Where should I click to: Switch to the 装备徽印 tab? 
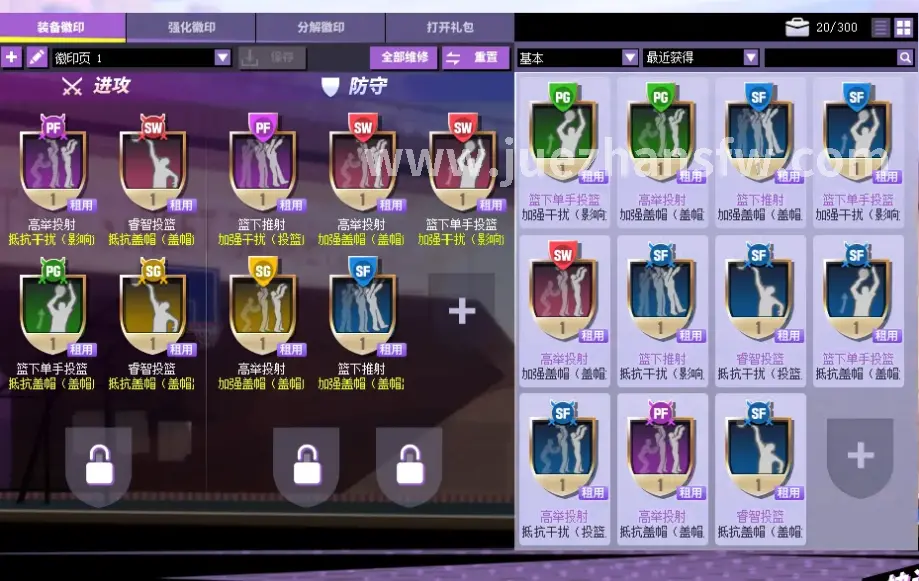tap(62, 28)
